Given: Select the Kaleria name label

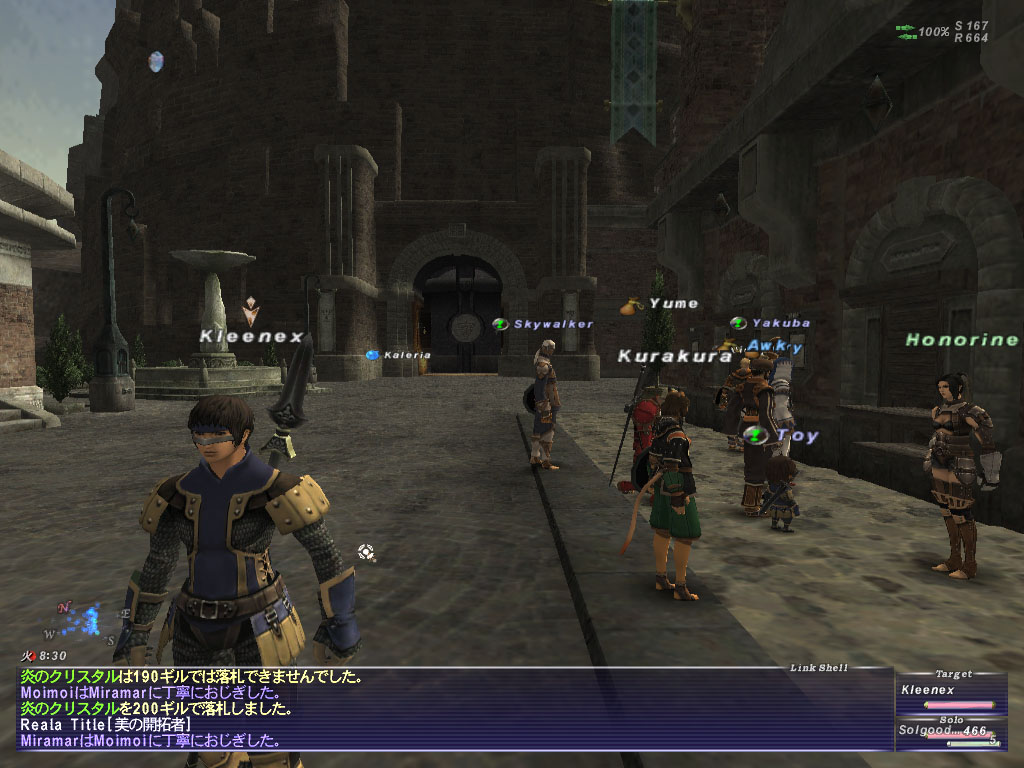Looking at the screenshot, I should (407, 355).
